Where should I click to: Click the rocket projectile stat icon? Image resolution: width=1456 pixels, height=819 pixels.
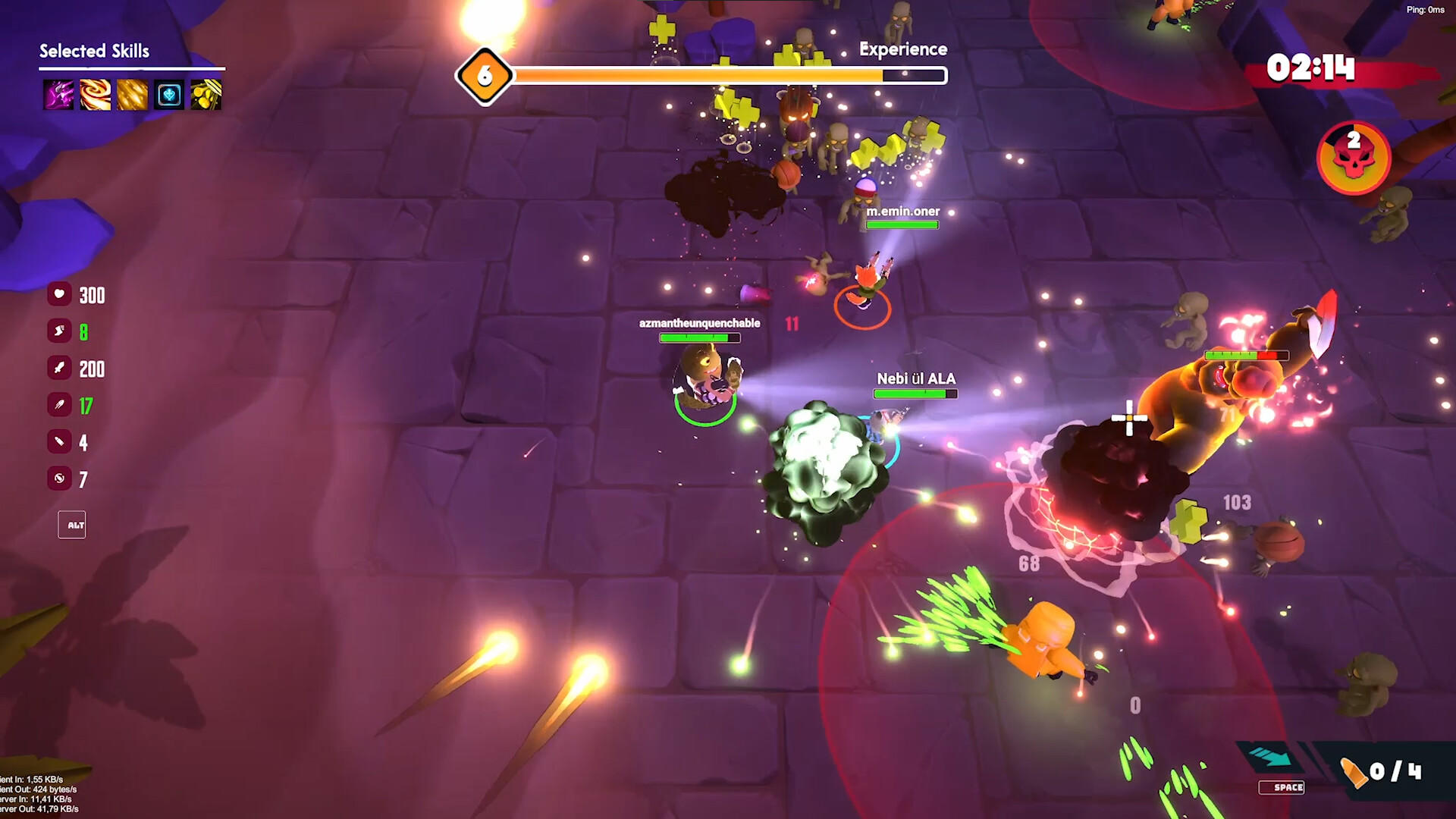(59, 405)
